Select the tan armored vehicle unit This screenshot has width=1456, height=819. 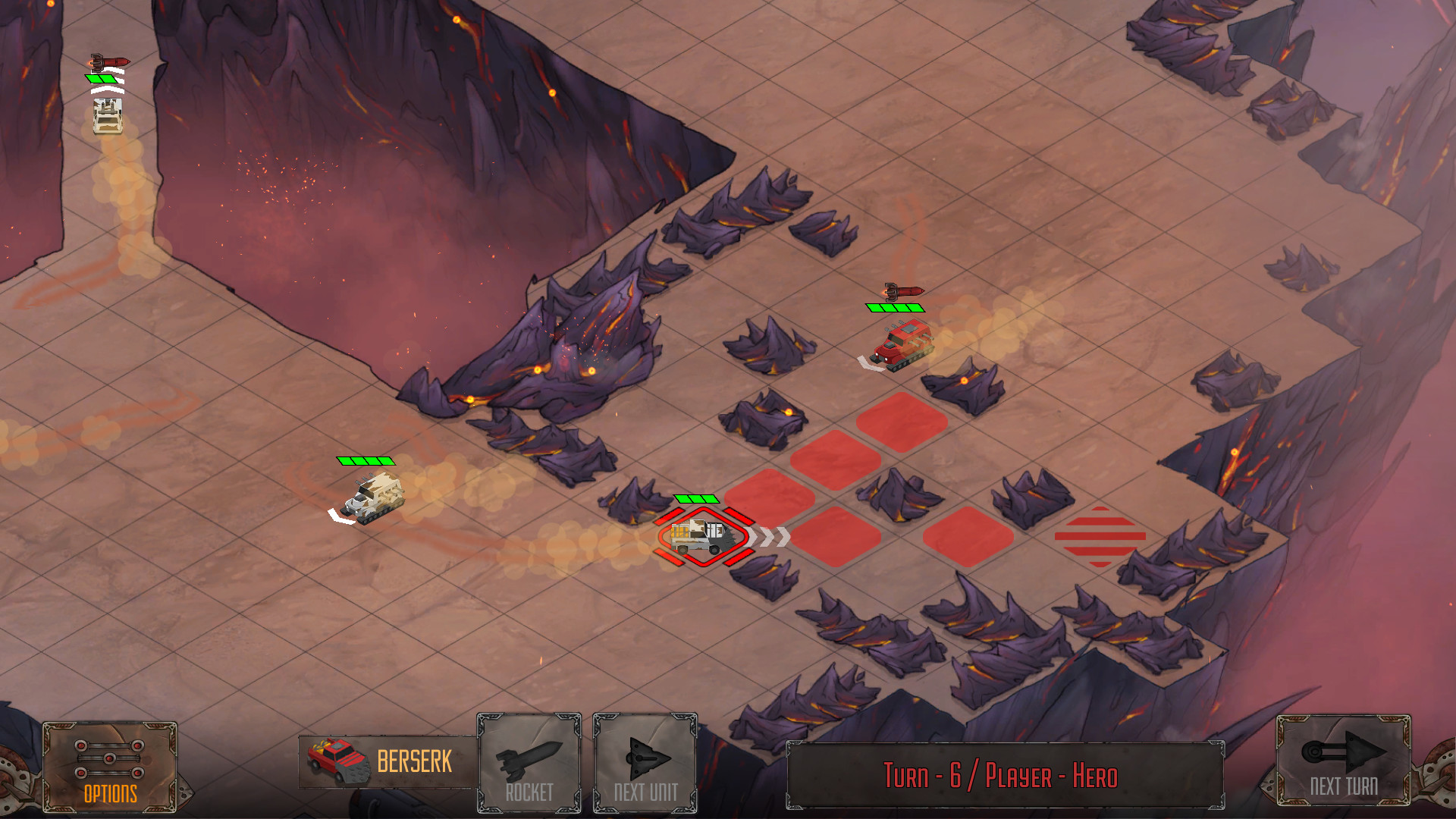click(x=373, y=497)
